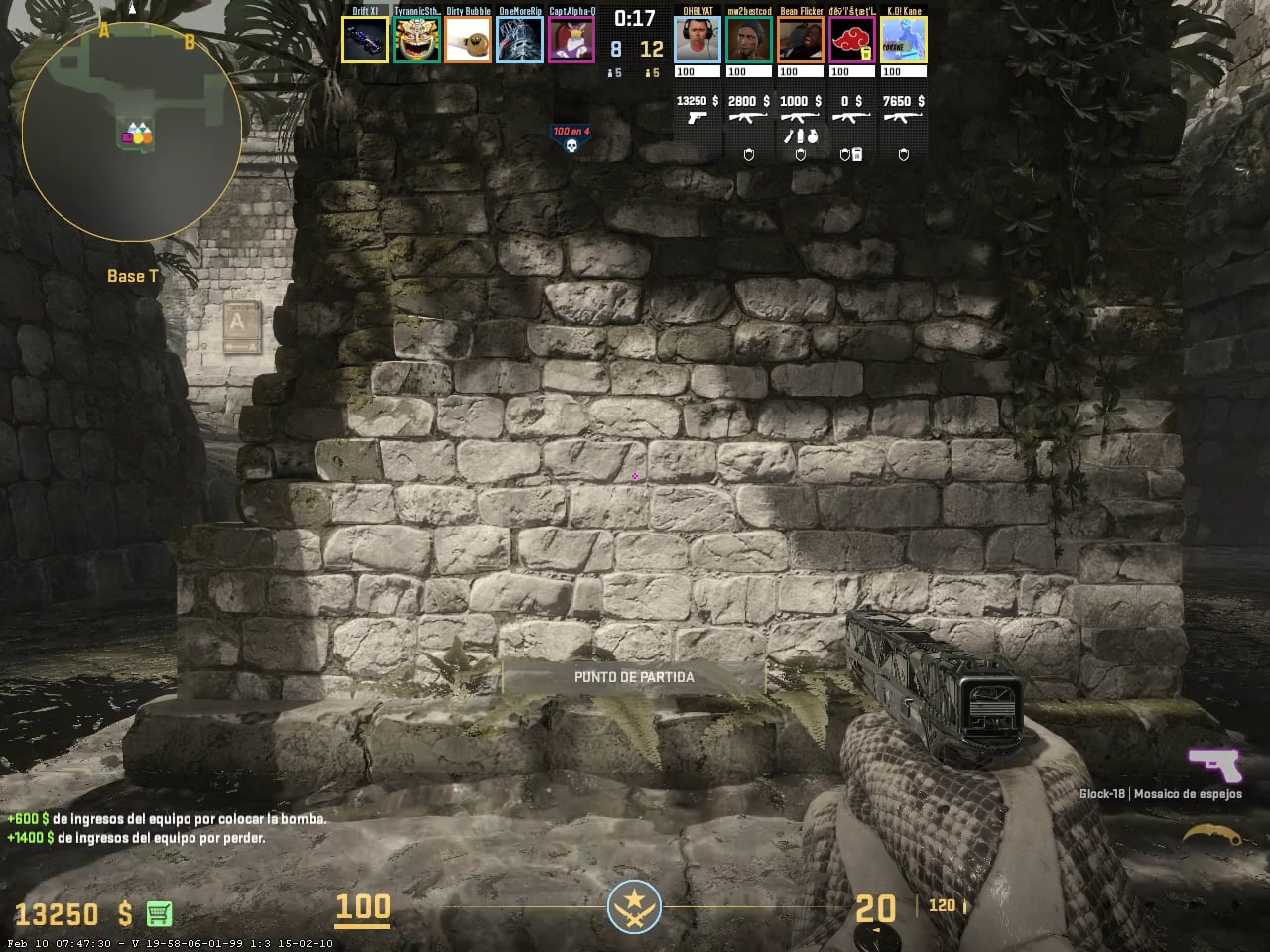1270x952 pixels.
Task: Select the Glock-18 pistol weapon slot
Action: 1214,766
